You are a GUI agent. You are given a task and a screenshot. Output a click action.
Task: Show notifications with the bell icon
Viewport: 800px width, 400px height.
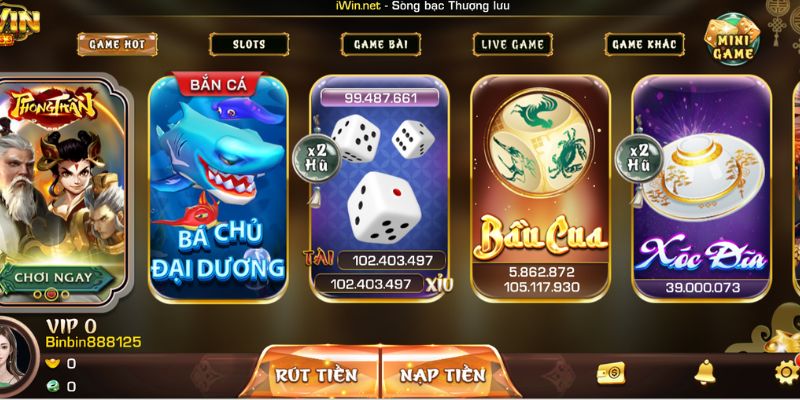click(706, 373)
